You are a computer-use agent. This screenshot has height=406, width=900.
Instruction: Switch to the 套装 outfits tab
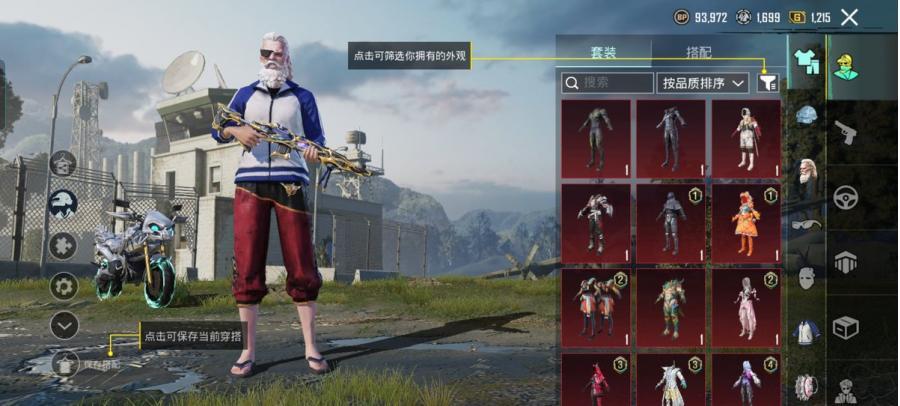[x=603, y=53]
